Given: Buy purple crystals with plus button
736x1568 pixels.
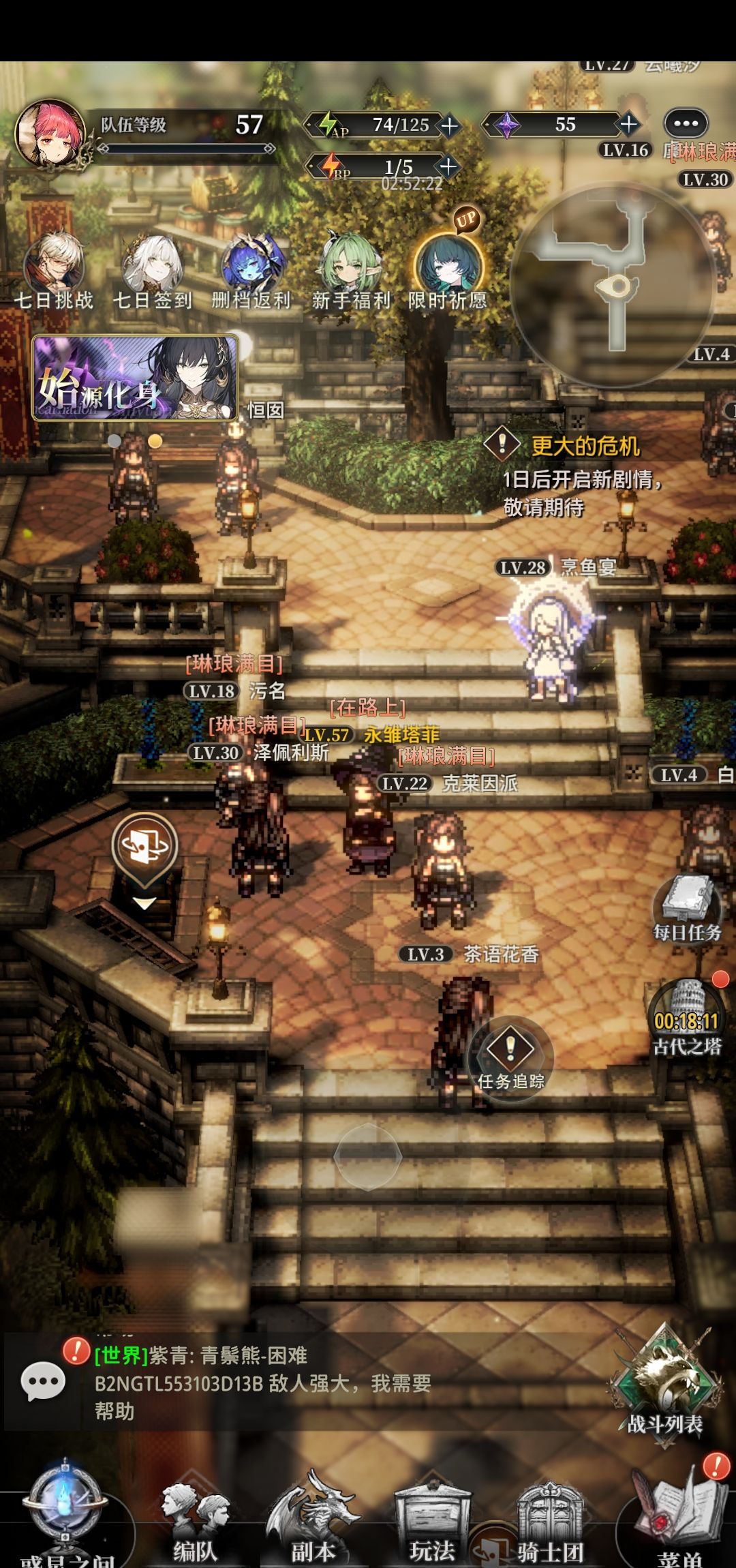Looking at the screenshot, I should (x=628, y=124).
